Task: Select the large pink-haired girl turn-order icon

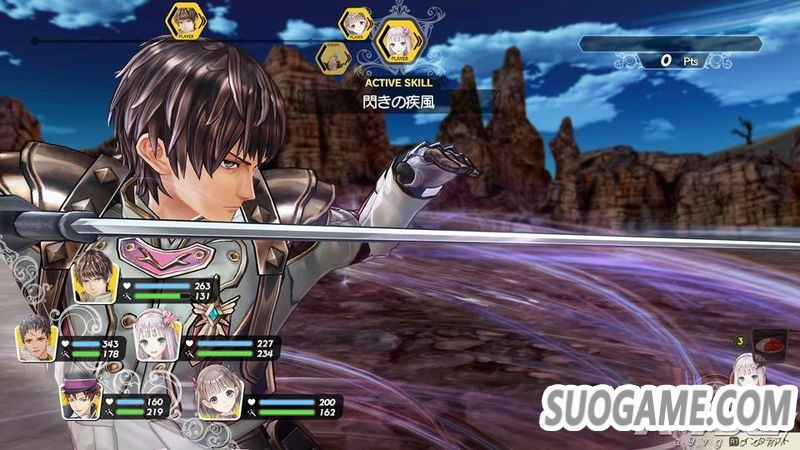Action: pyautogui.click(x=400, y=41)
